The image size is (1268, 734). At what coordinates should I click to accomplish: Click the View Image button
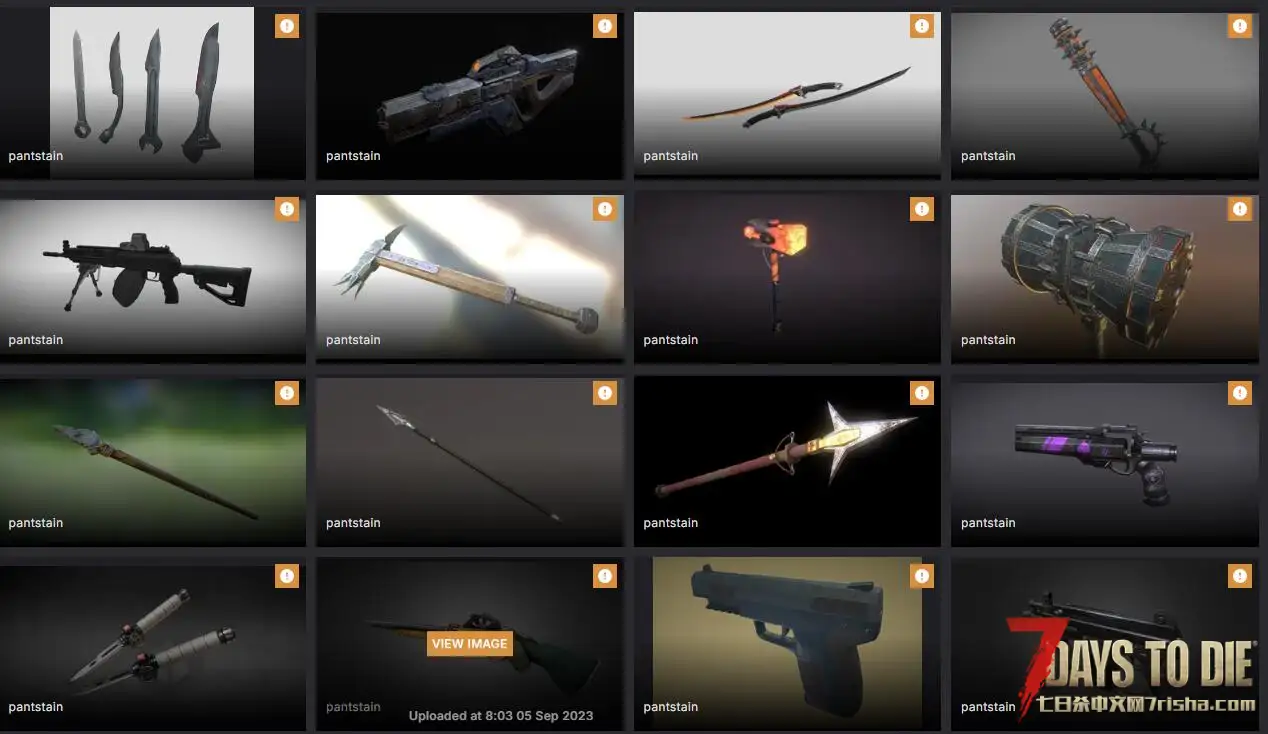470,644
